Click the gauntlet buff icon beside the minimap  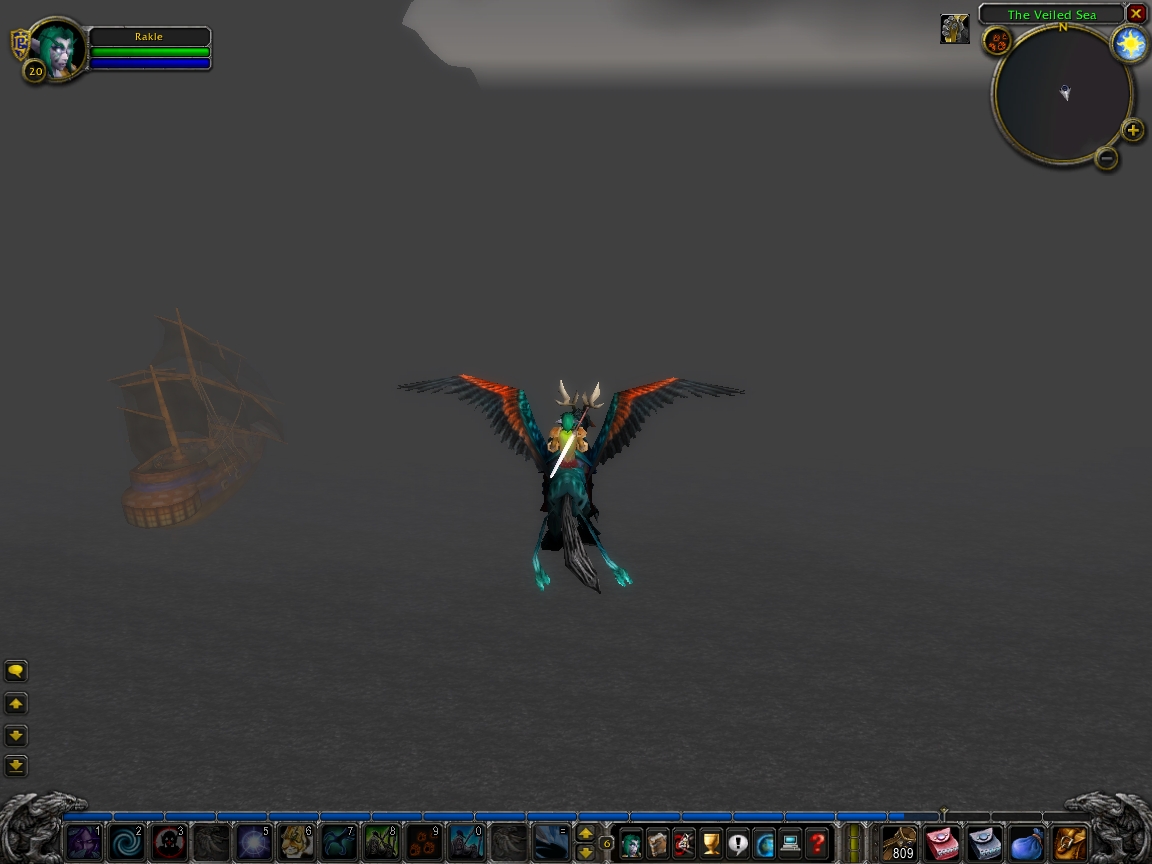pyautogui.click(x=955, y=29)
